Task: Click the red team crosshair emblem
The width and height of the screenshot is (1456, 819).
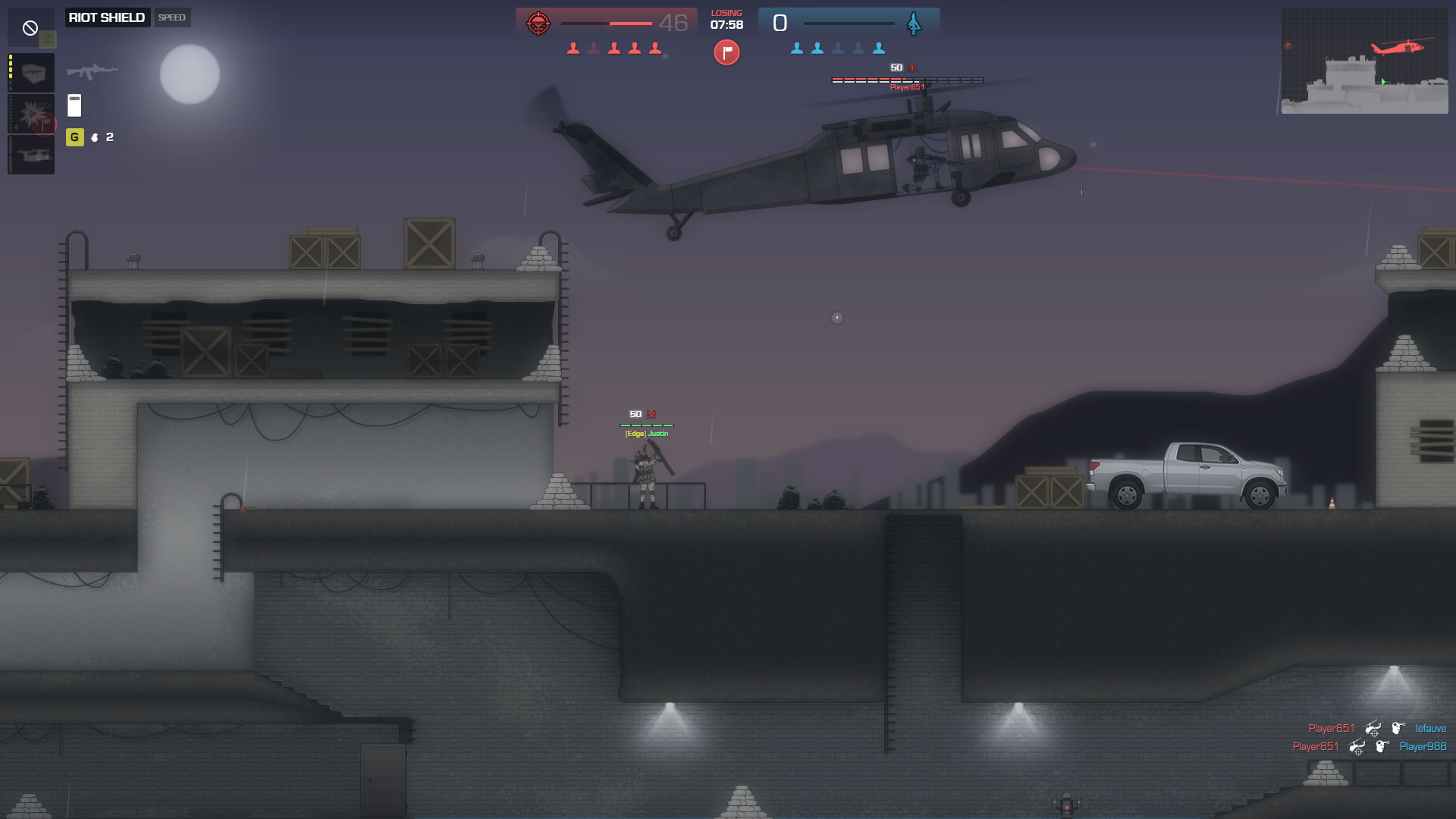Action: (x=538, y=23)
